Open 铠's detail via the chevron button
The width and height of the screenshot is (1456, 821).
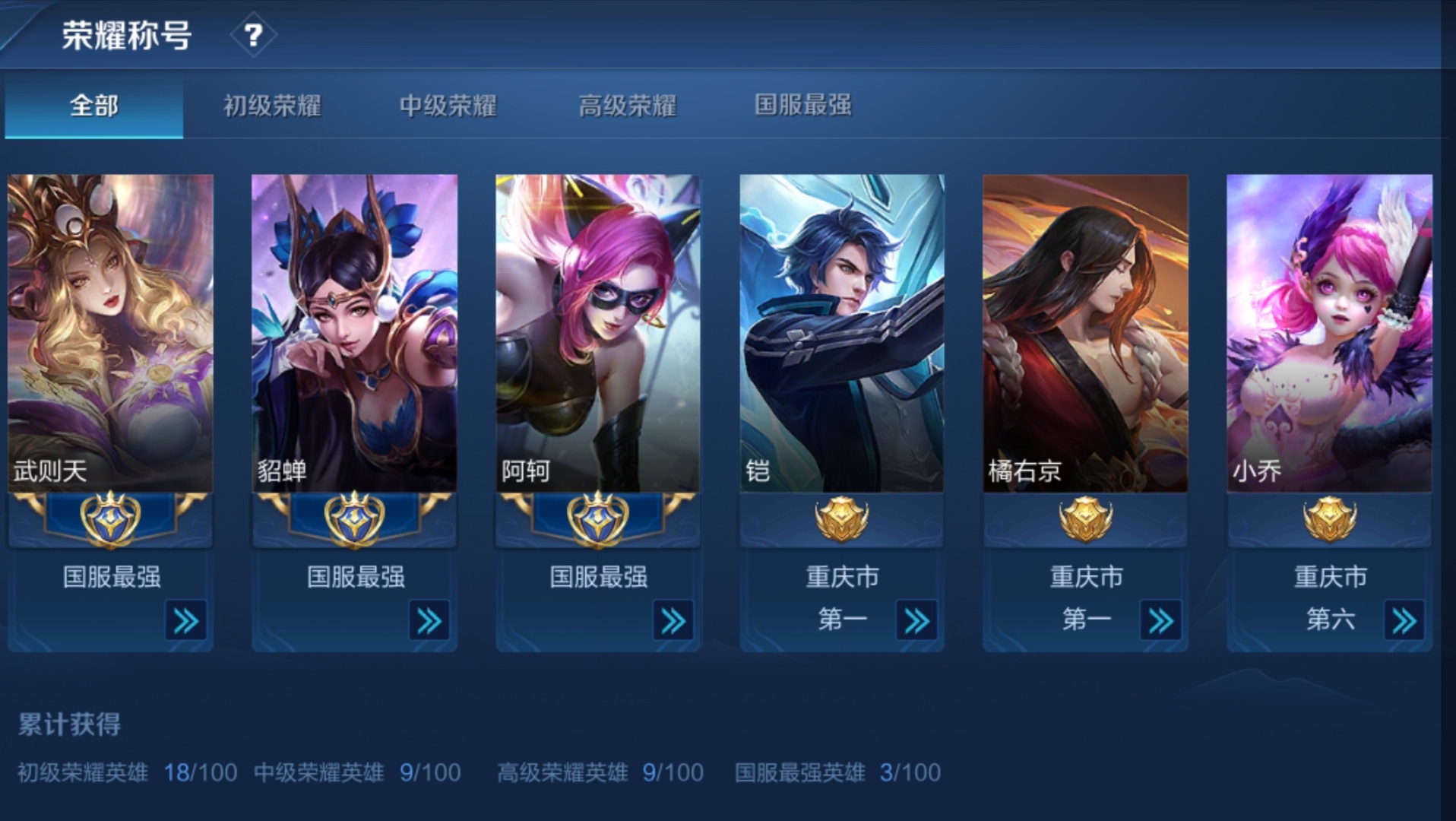(x=916, y=621)
